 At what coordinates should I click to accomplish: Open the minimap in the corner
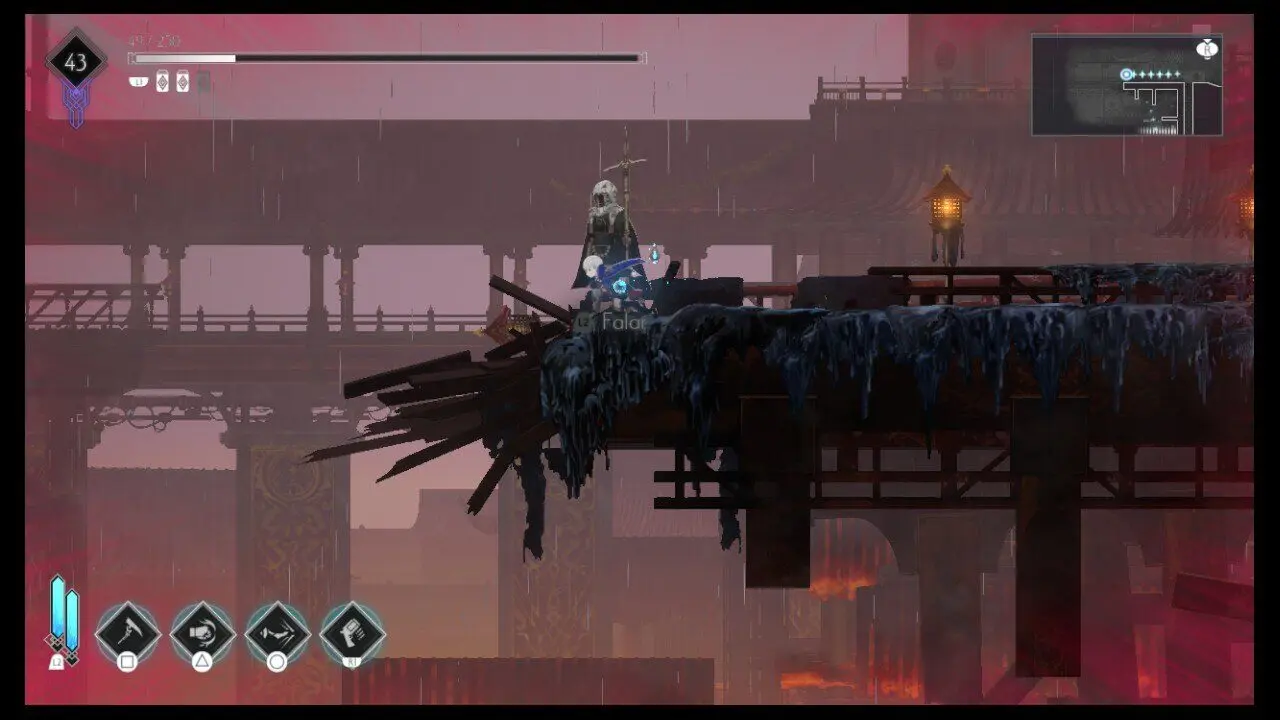(x=1127, y=85)
